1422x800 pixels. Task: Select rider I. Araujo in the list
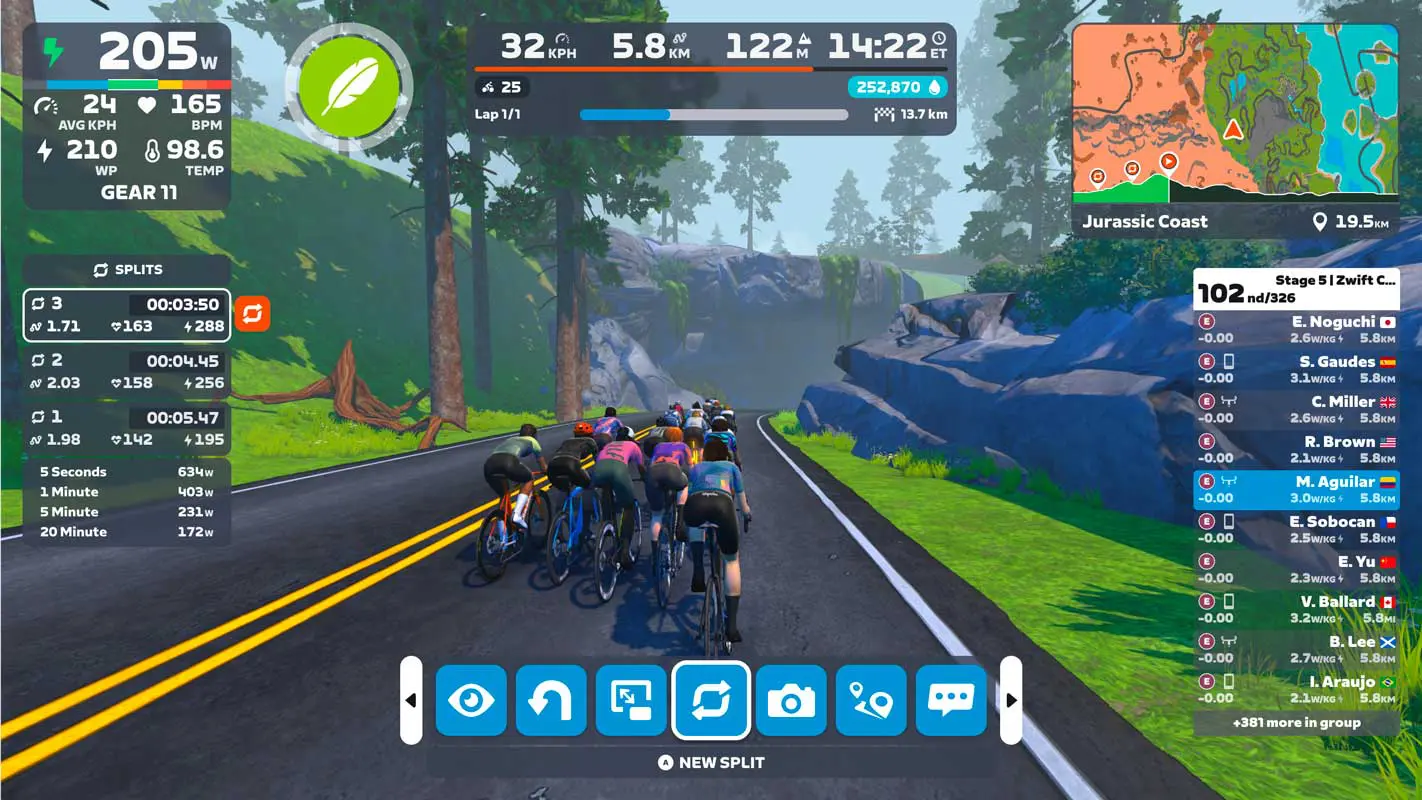(x=1296, y=690)
